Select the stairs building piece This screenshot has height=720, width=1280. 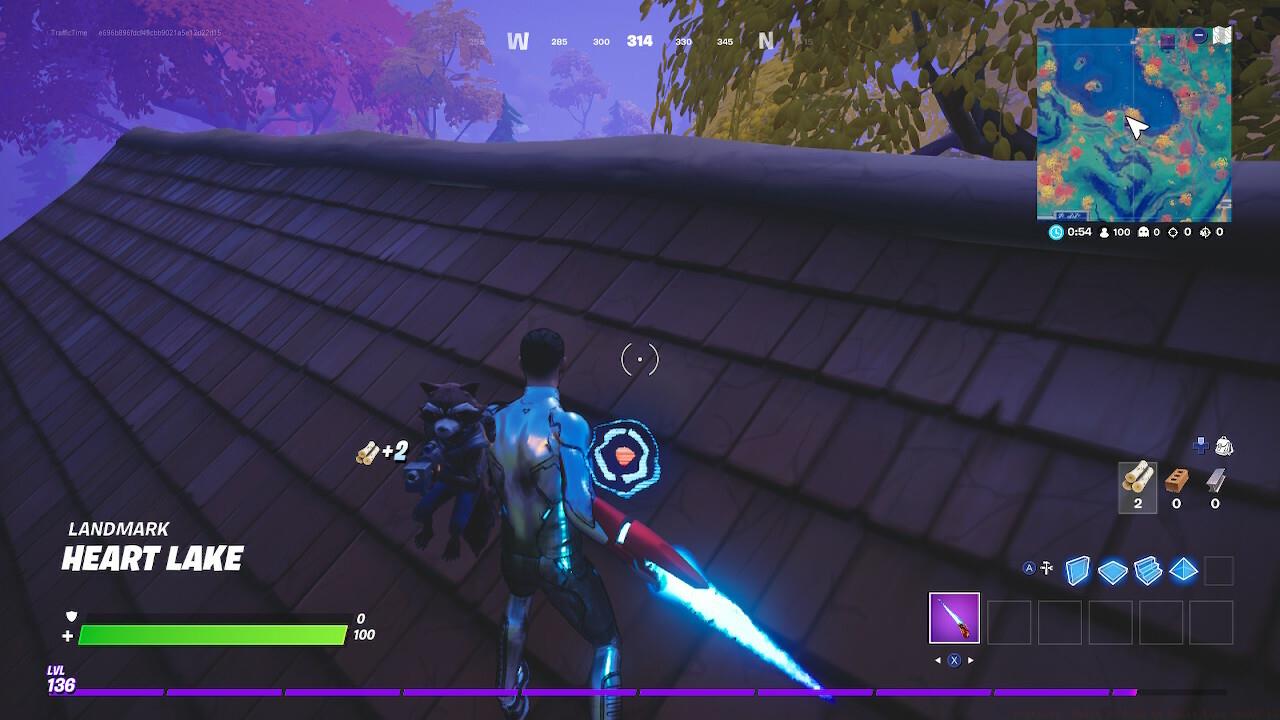point(1145,570)
